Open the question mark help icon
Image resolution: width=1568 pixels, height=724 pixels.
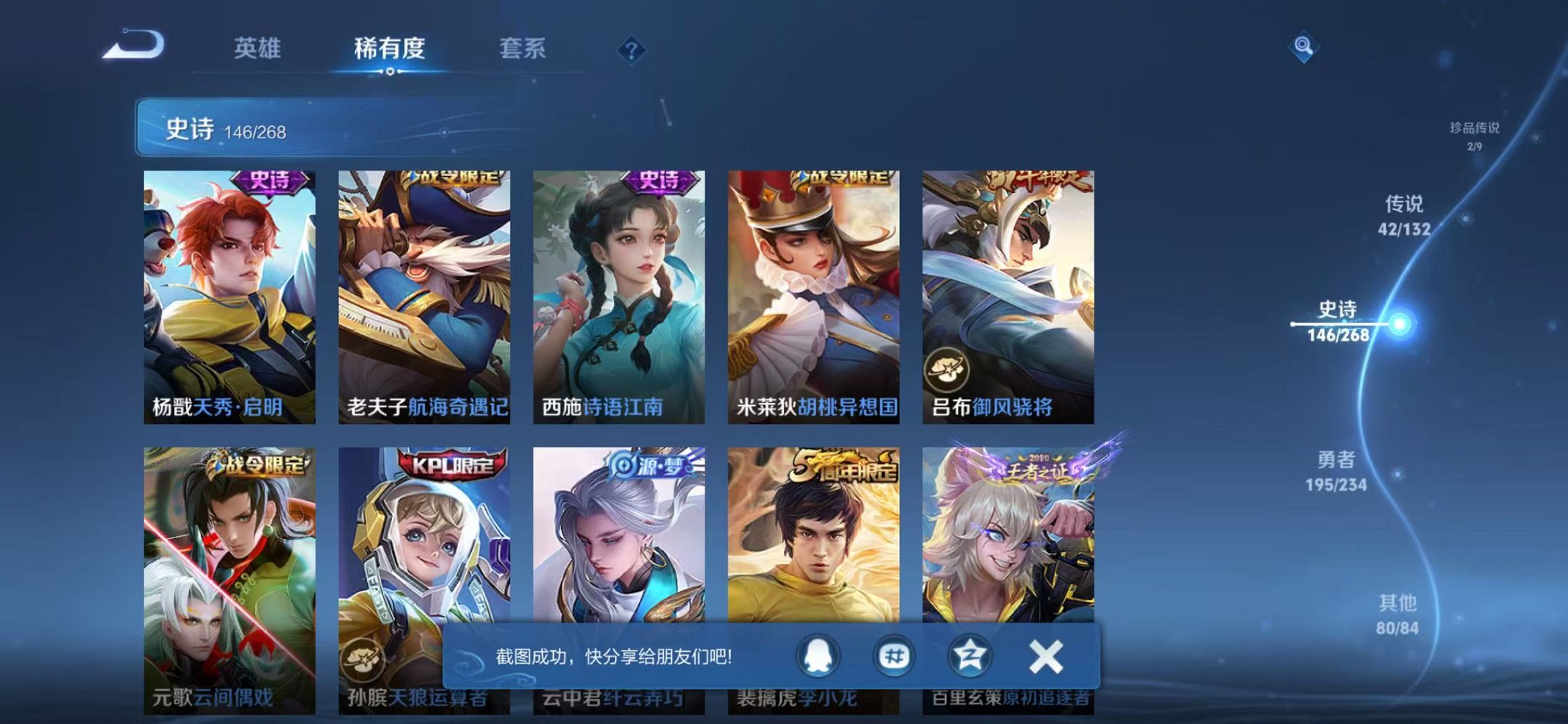[x=632, y=50]
